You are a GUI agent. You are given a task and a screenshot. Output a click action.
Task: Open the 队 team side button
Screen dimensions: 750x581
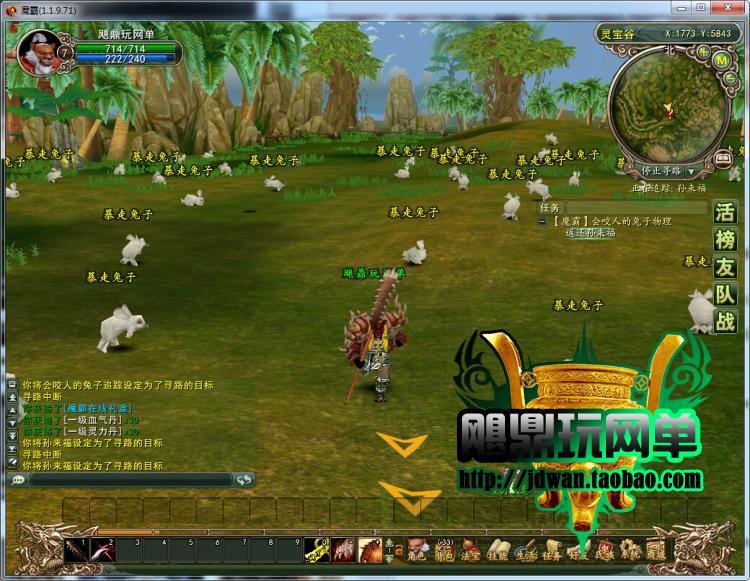pyautogui.click(x=725, y=294)
